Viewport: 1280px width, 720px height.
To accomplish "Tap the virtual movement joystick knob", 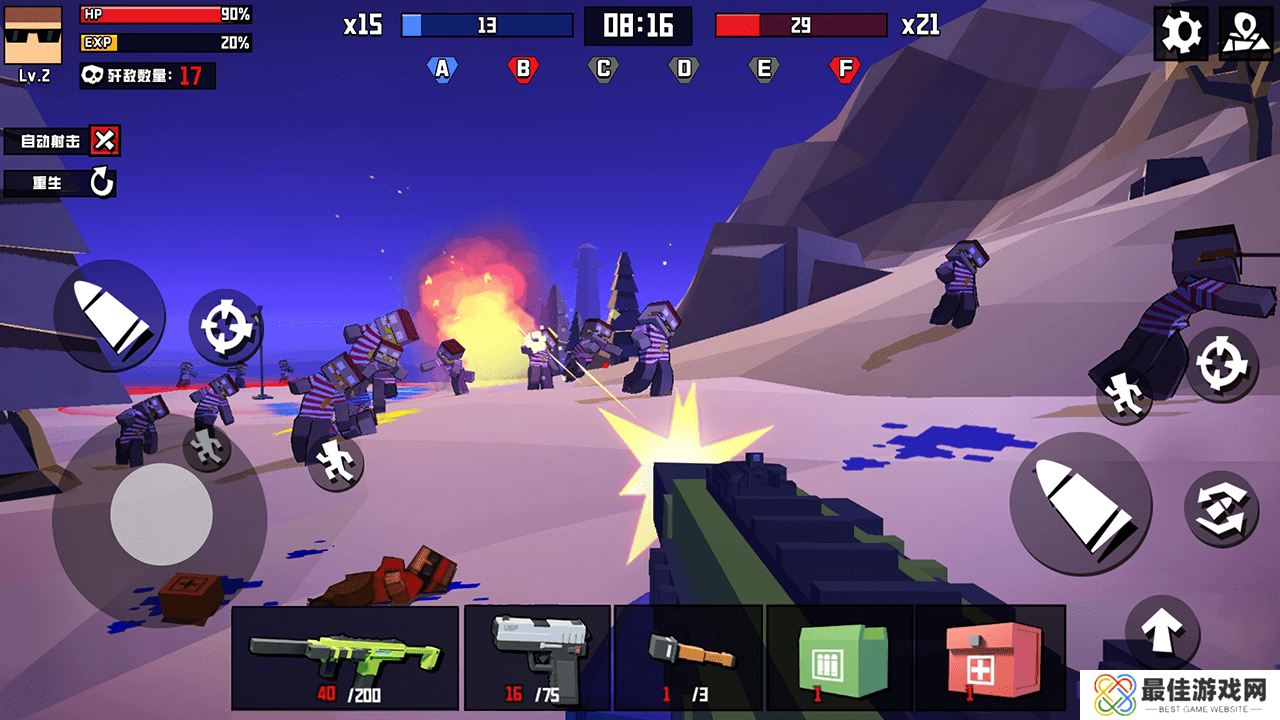I will pyautogui.click(x=160, y=514).
